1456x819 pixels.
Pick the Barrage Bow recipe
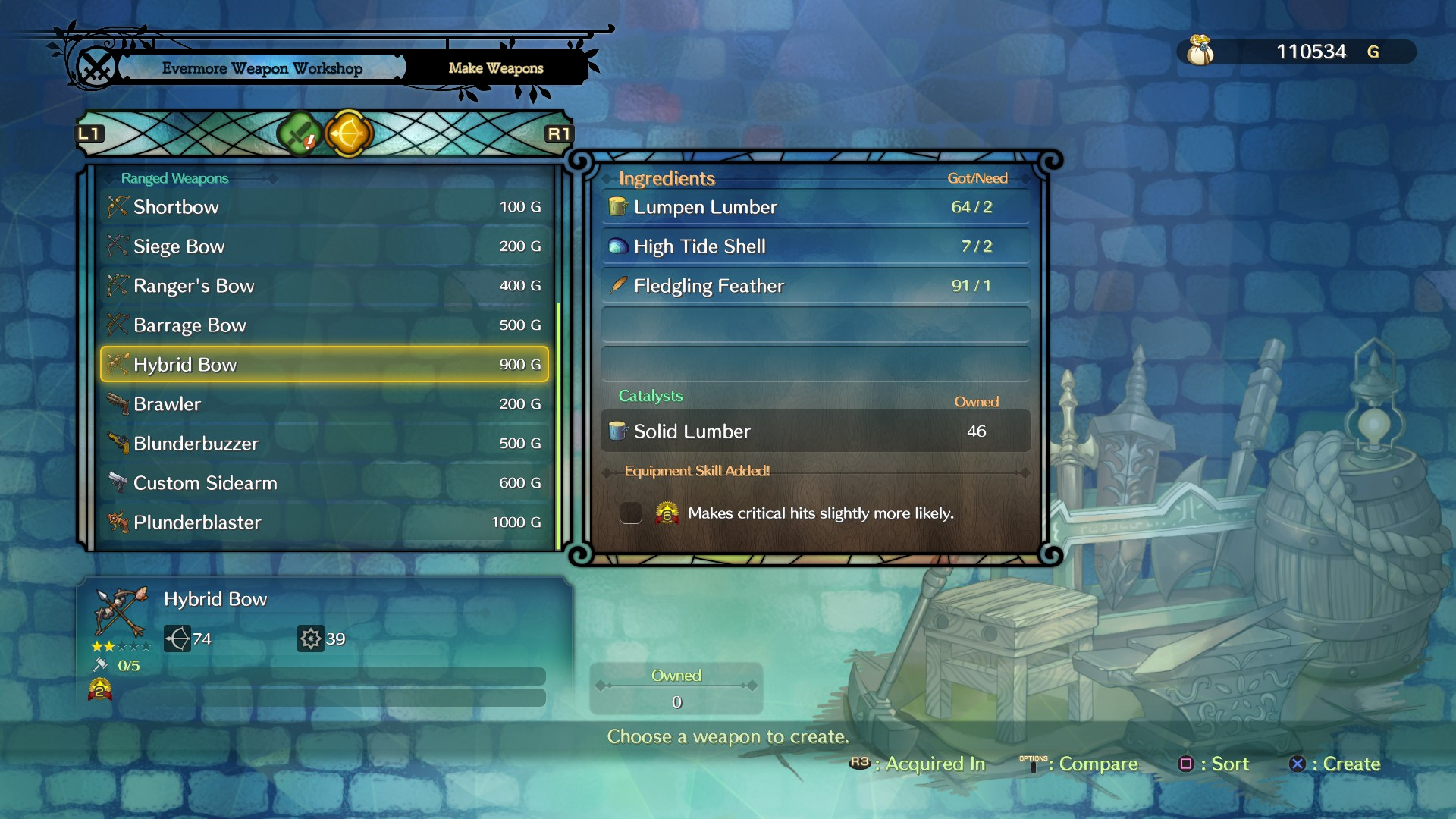[x=325, y=325]
